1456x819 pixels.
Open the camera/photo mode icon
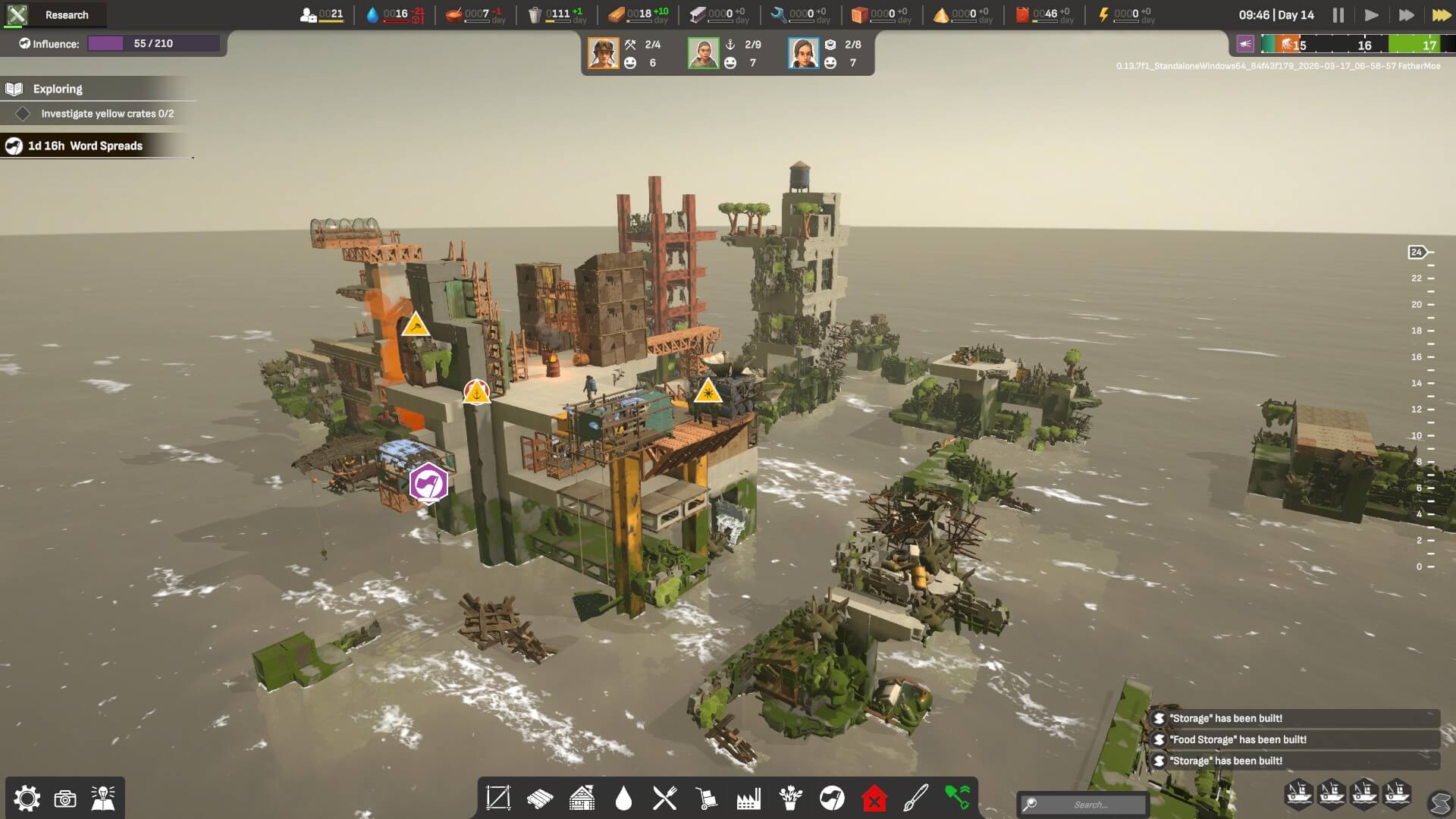[x=67, y=798]
